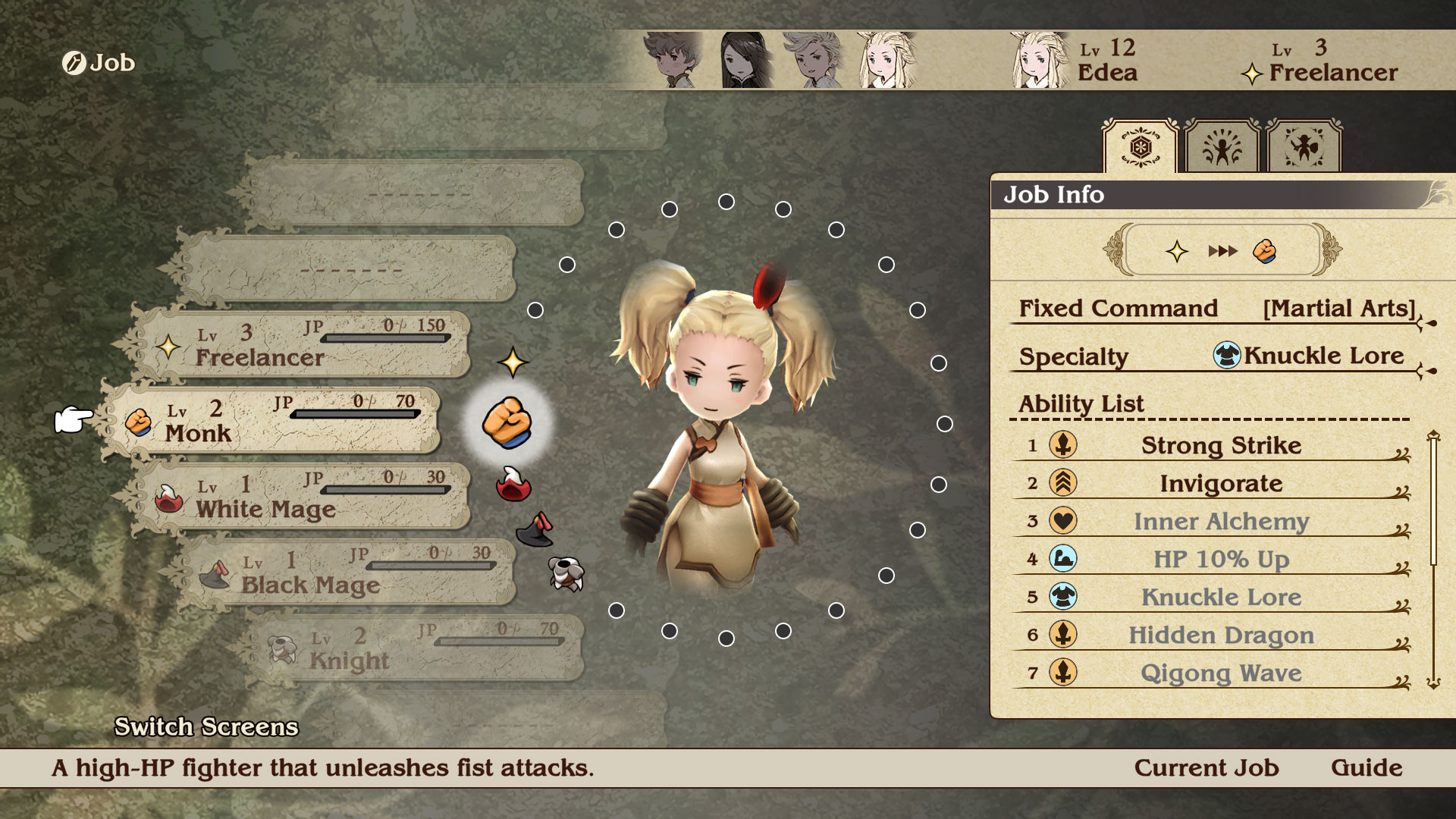Open the second tab with figure icon
Viewport: 1456px width, 819px height.
[1222, 146]
